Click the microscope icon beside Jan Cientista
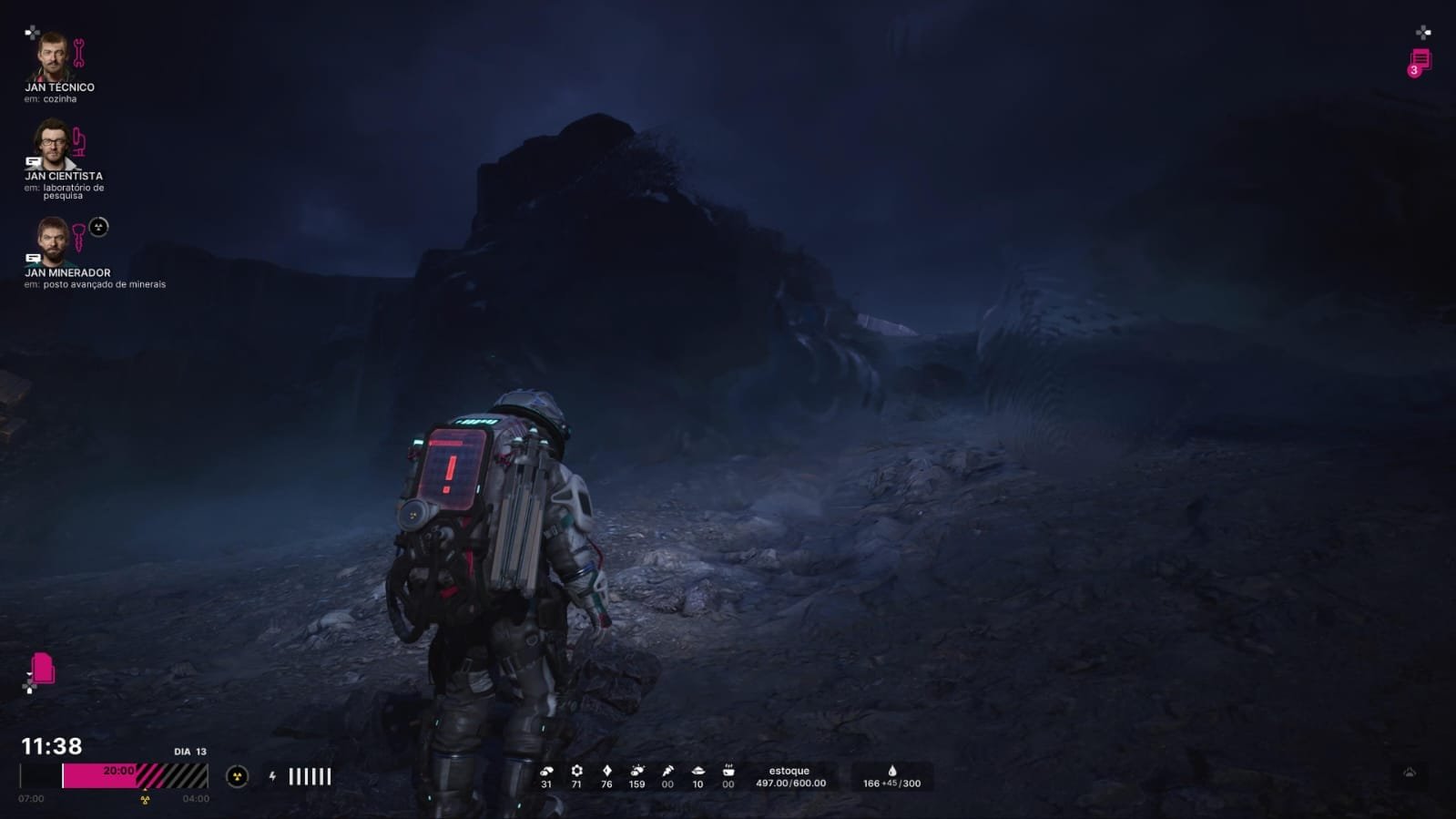 coord(79,141)
